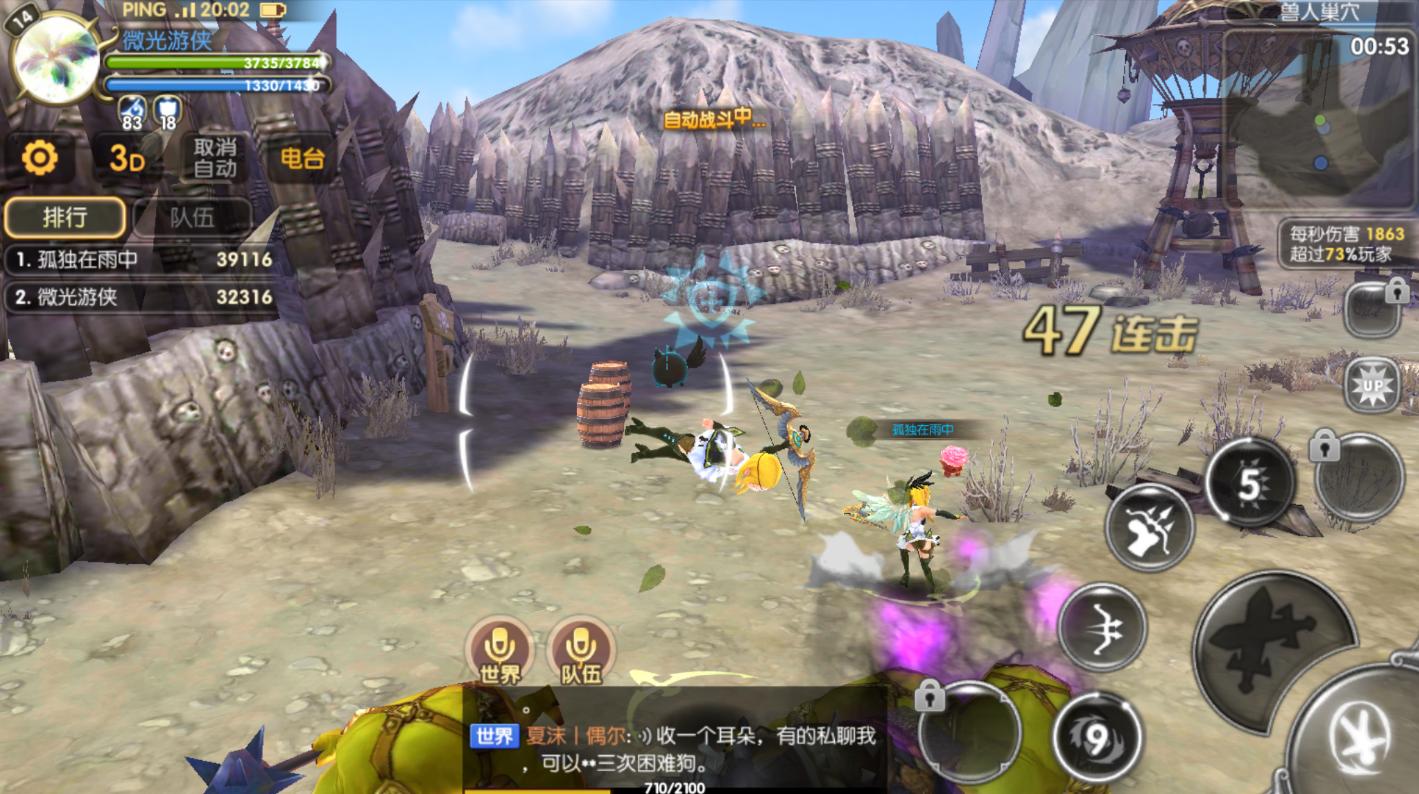Use the multi-arrow volley skill
This screenshot has height=794, width=1419.
point(1149,527)
